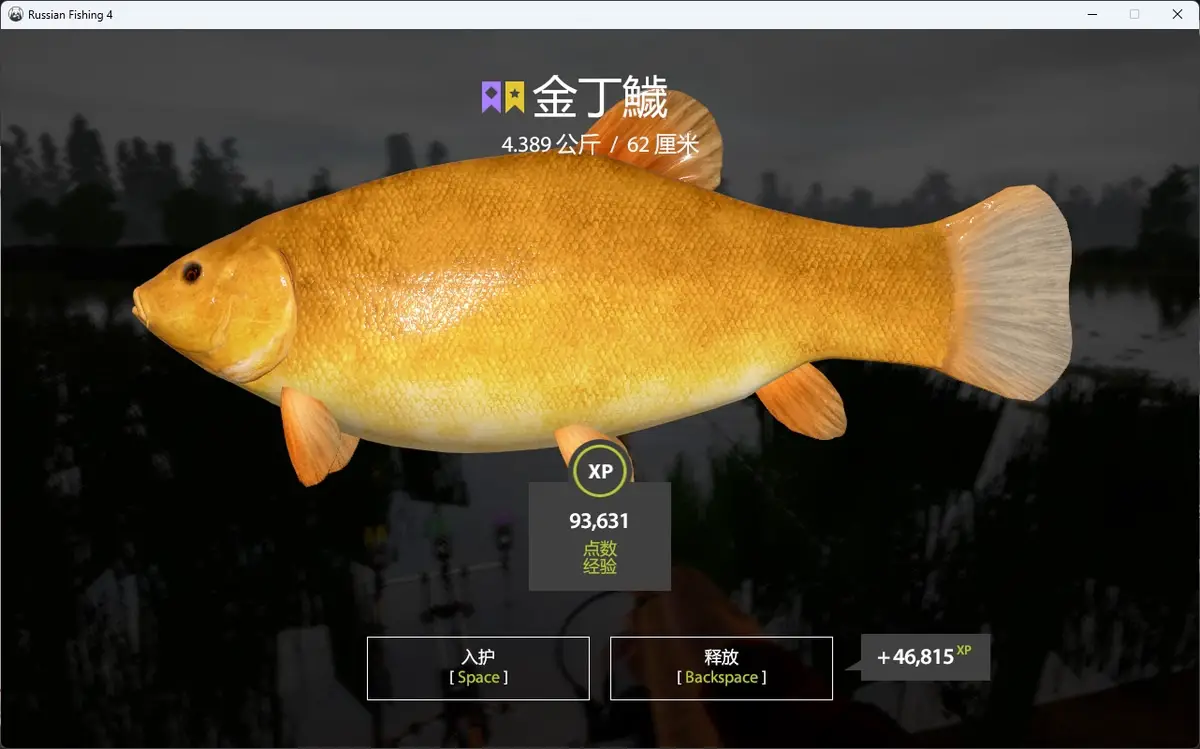The width and height of the screenshot is (1200, 749).
Task: Keep the fish with 入护 button
Action: tap(478, 668)
